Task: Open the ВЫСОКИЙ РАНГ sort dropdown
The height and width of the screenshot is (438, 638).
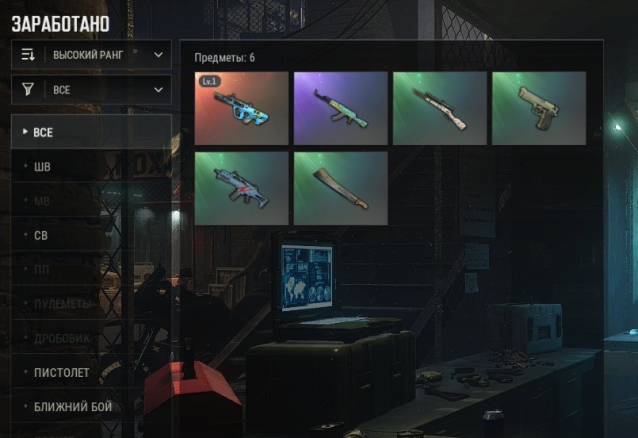Action: 91,54
